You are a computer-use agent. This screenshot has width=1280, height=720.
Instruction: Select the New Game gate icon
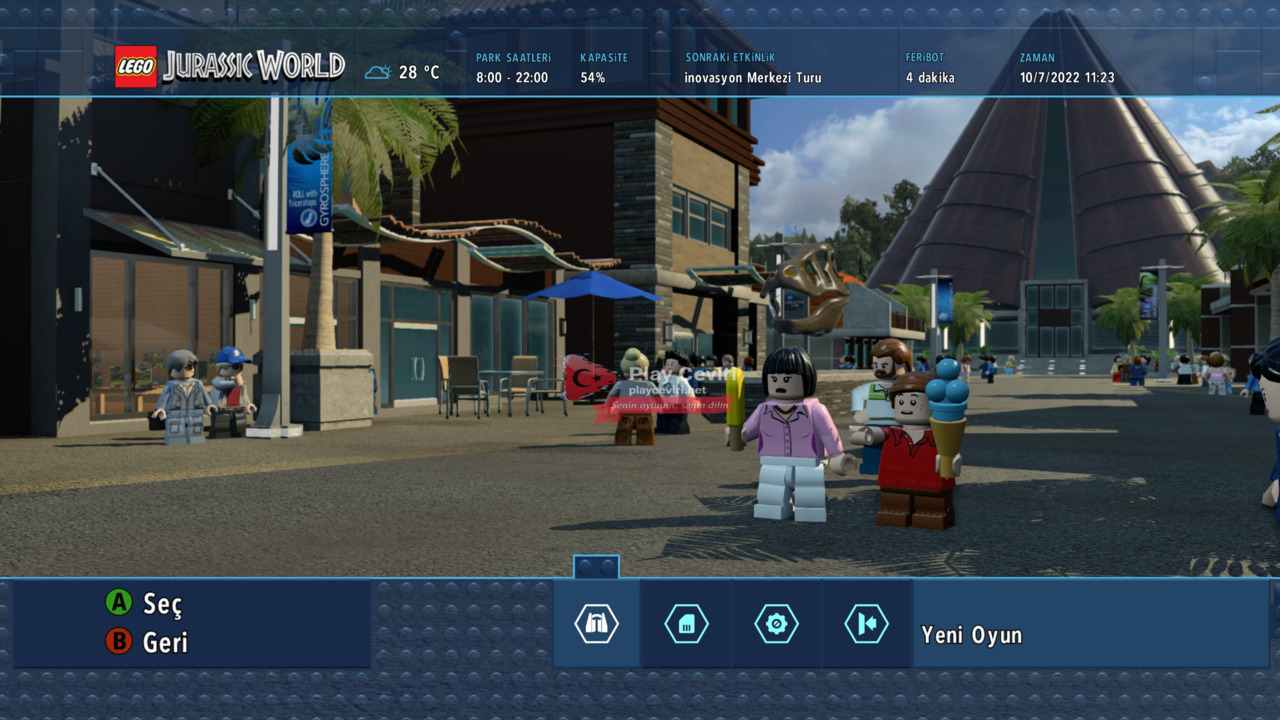point(596,624)
